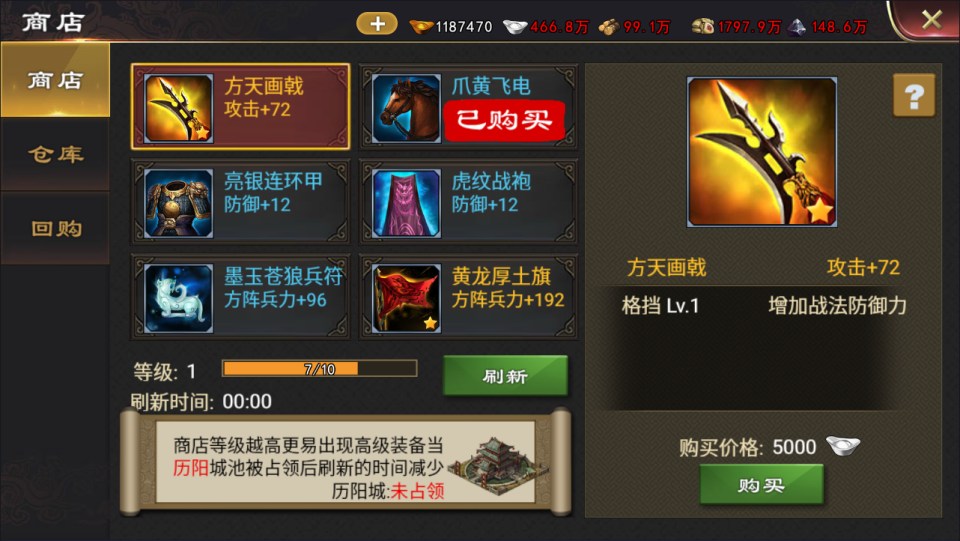The height and width of the screenshot is (541, 960).
Task: Open the 仓库 warehouse tab
Action: (x=55, y=154)
